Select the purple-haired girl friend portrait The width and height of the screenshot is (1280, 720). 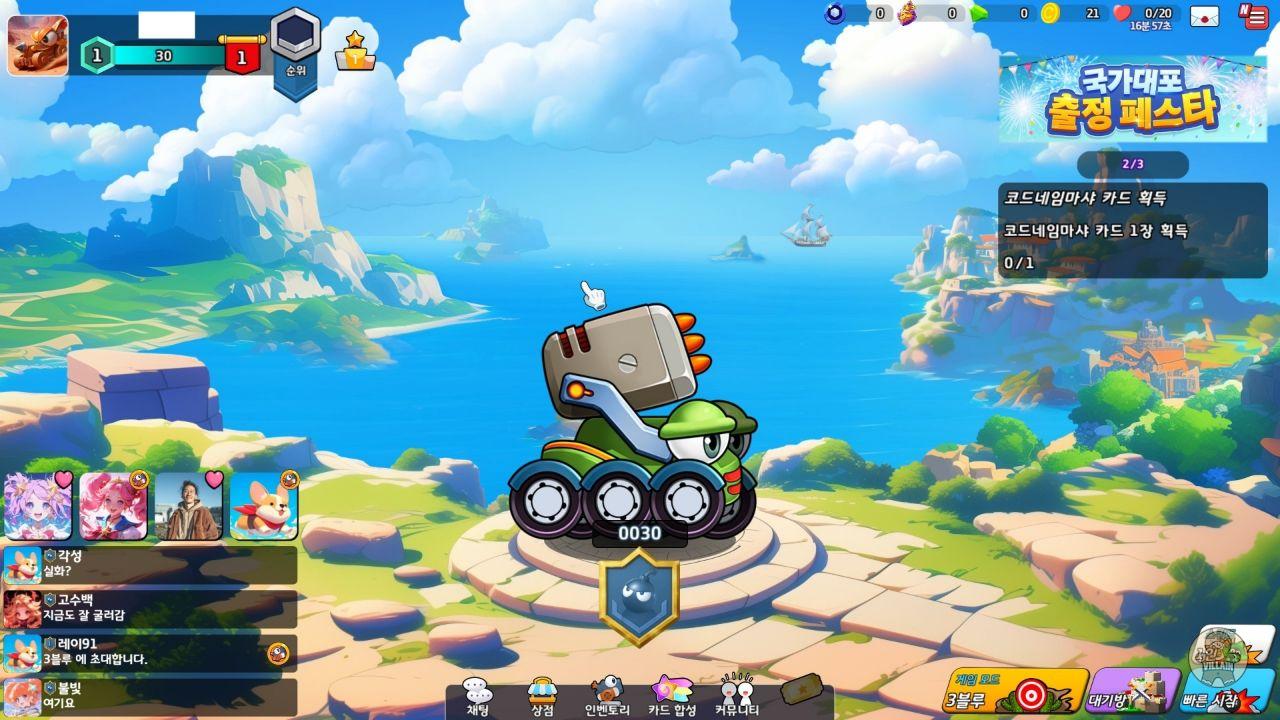38,506
